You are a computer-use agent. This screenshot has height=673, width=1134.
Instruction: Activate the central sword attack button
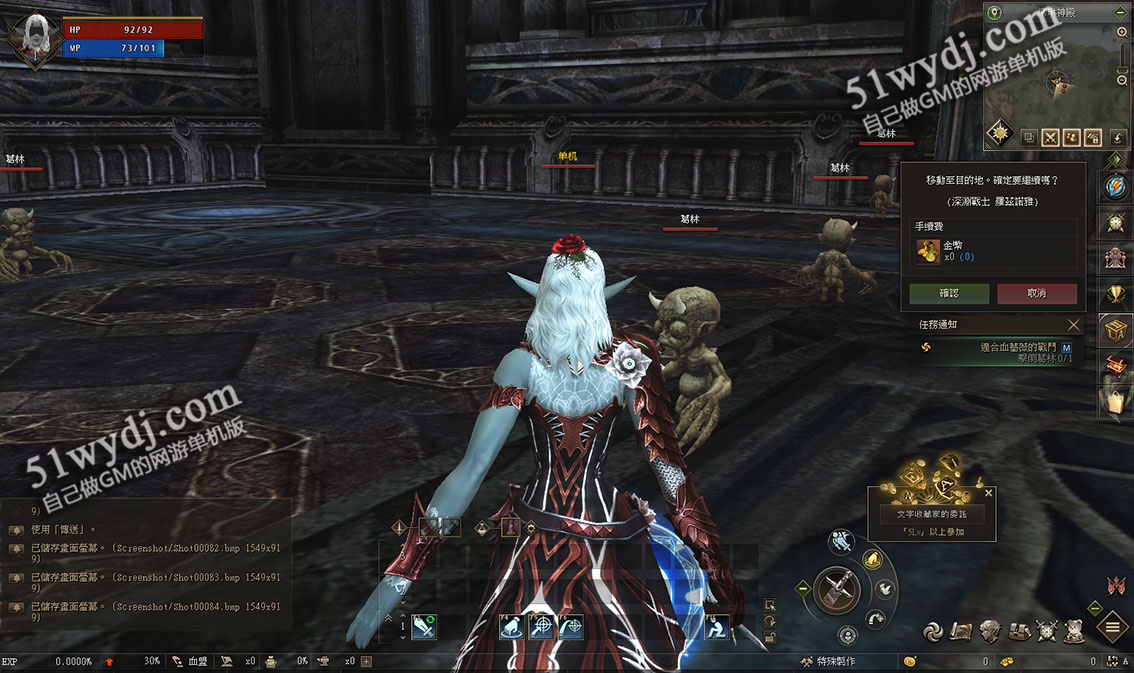[x=836, y=590]
